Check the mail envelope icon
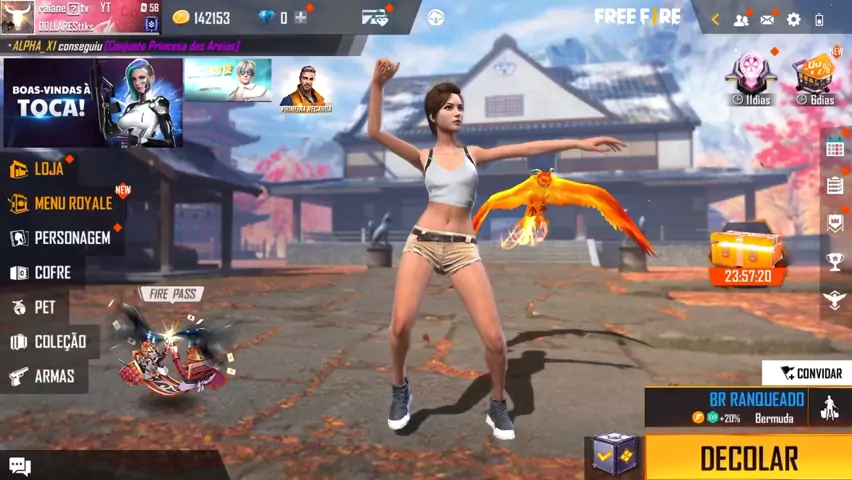Viewport: 852px width, 480px height. tap(767, 19)
